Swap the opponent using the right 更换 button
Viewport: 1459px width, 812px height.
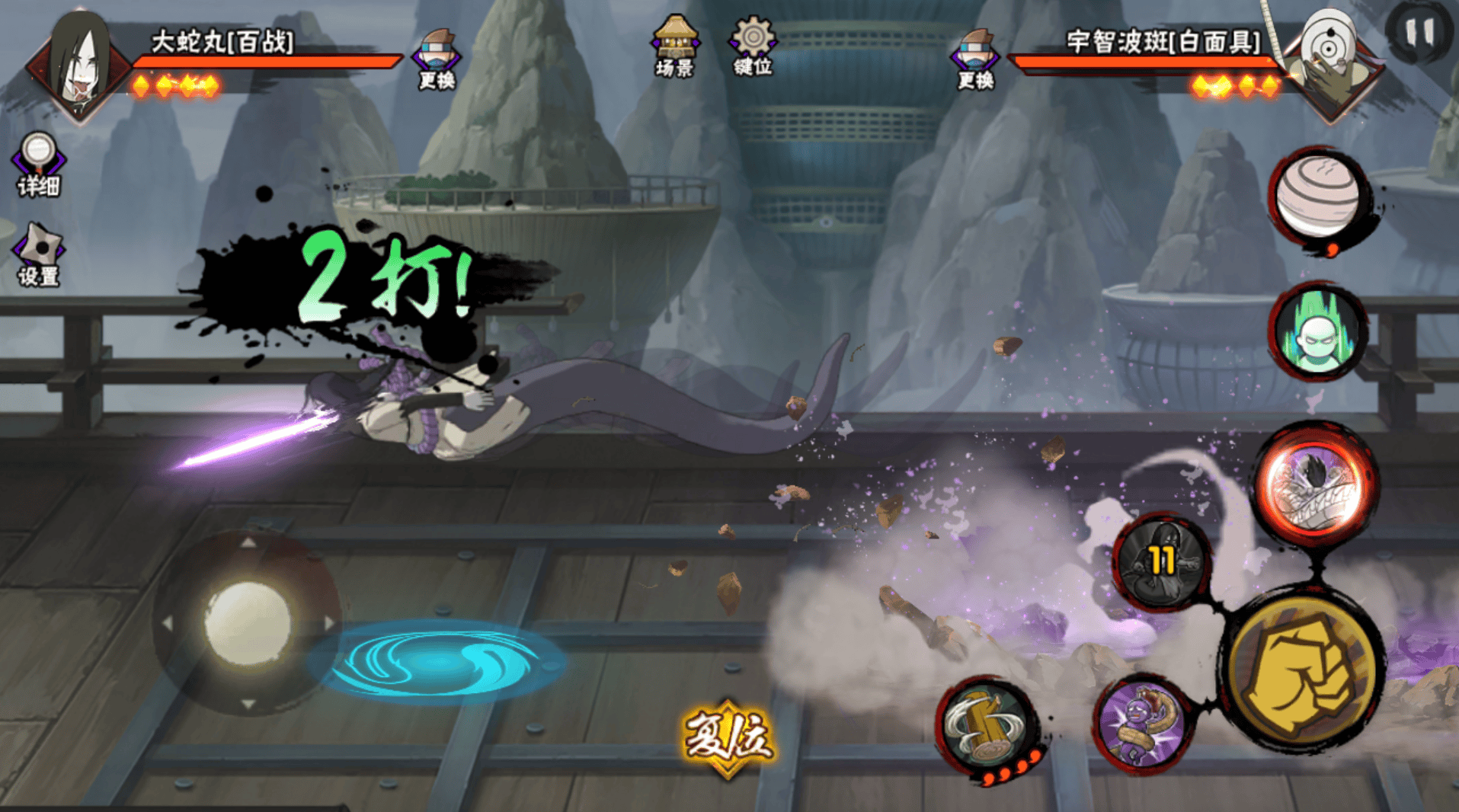tap(975, 59)
